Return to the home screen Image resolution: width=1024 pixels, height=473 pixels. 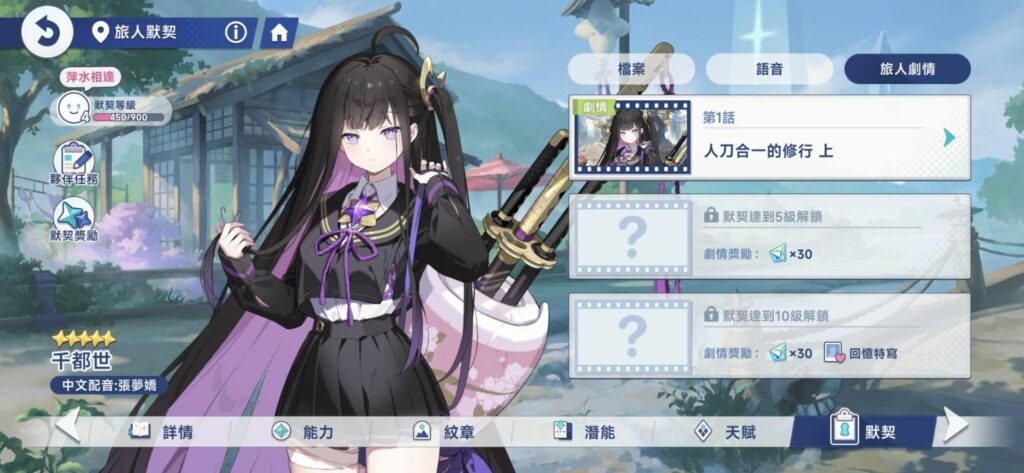pos(279,33)
